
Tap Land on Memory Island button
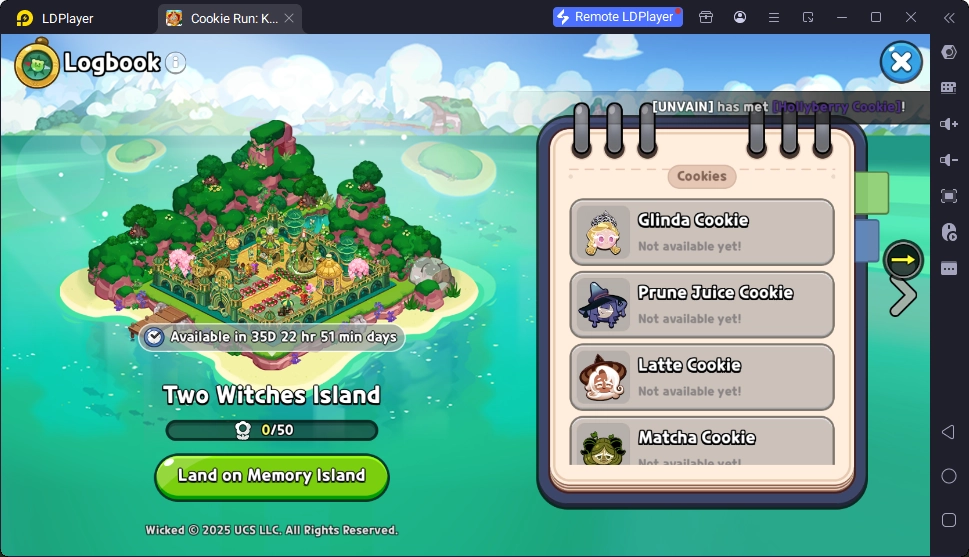click(x=271, y=476)
